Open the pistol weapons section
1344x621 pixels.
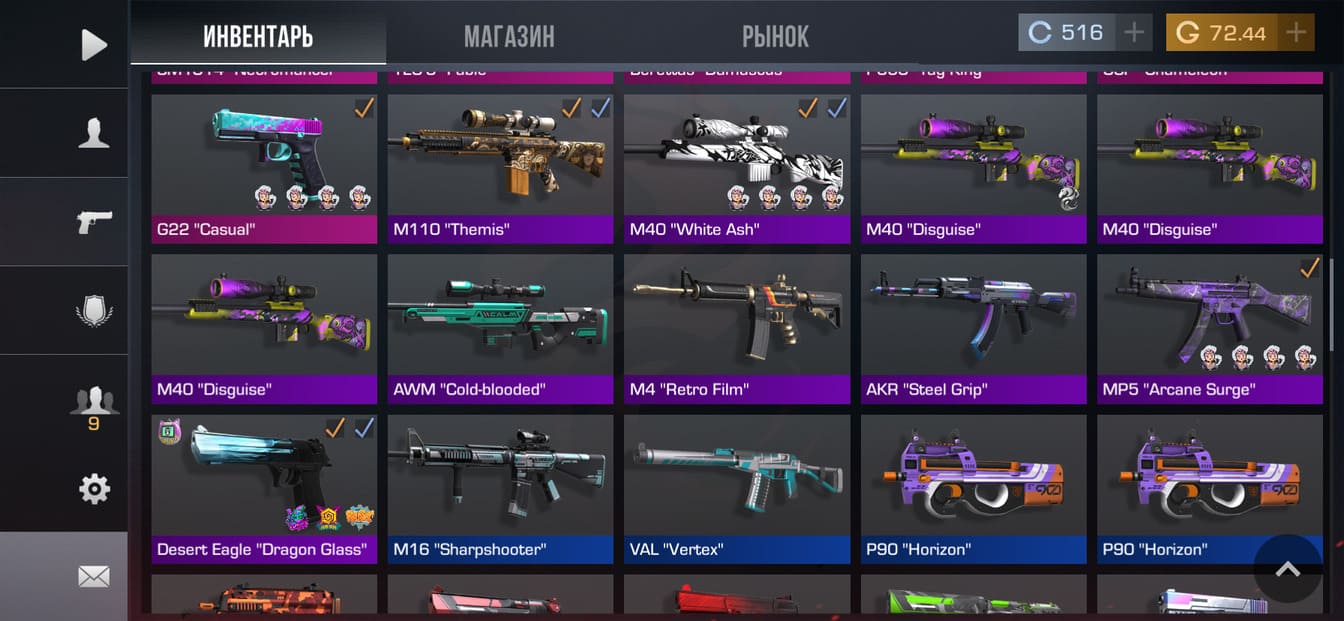tap(93, 222)
